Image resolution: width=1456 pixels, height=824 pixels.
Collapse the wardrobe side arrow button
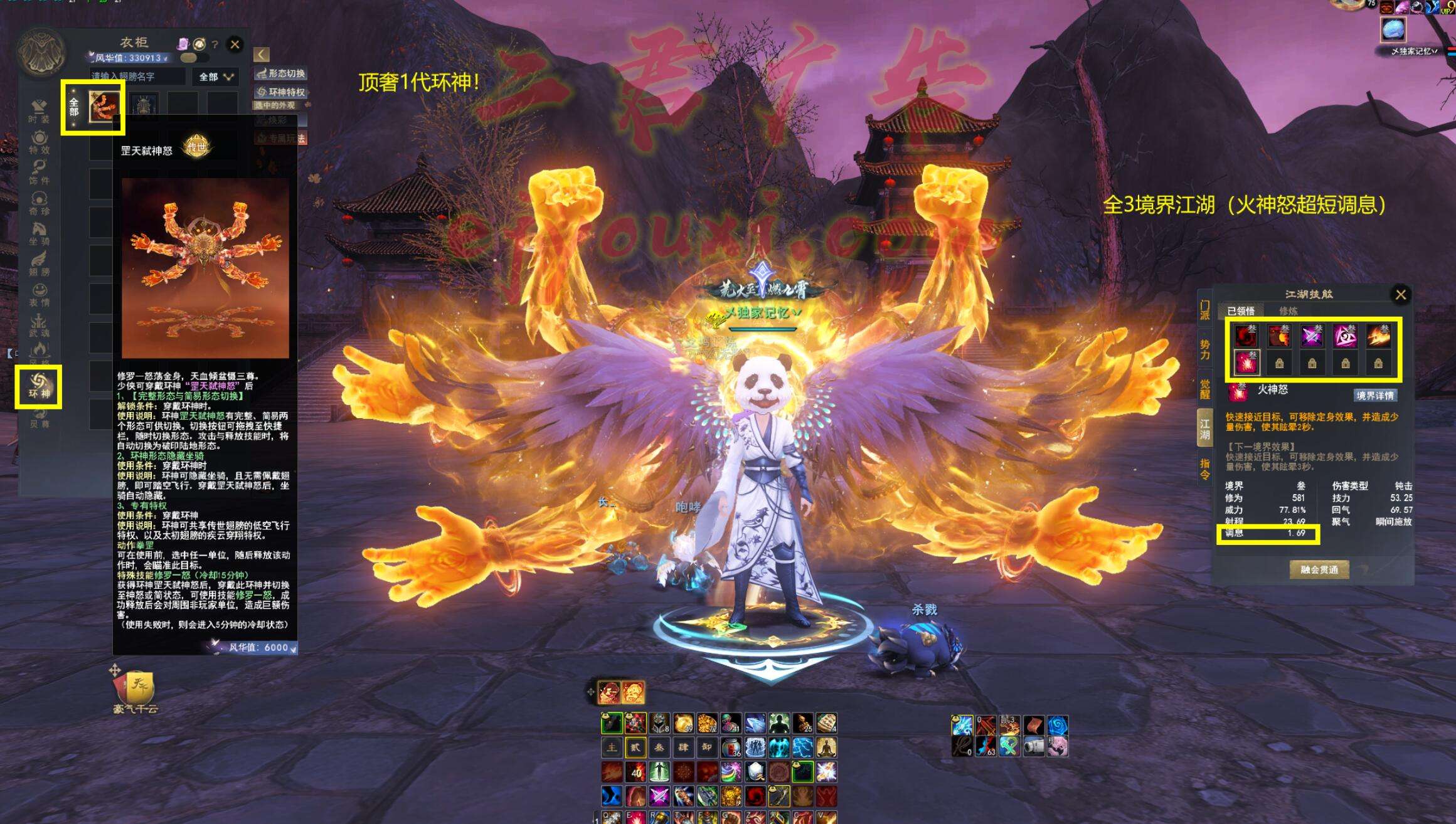click(x=262, y=55)
